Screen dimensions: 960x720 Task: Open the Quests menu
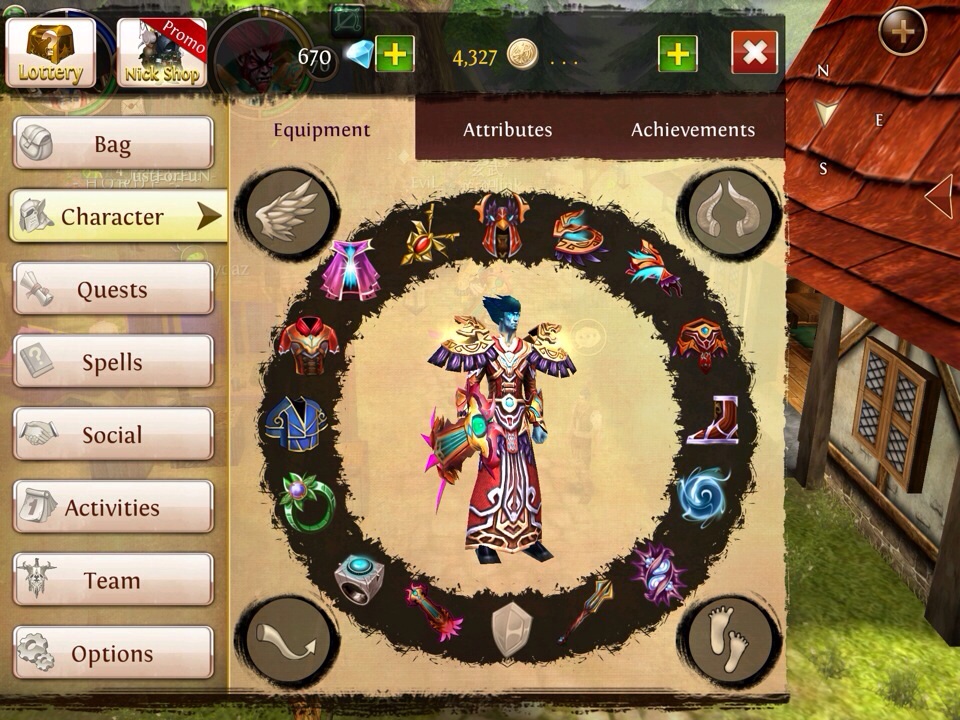pyautogui.click(x=113, y=290)
